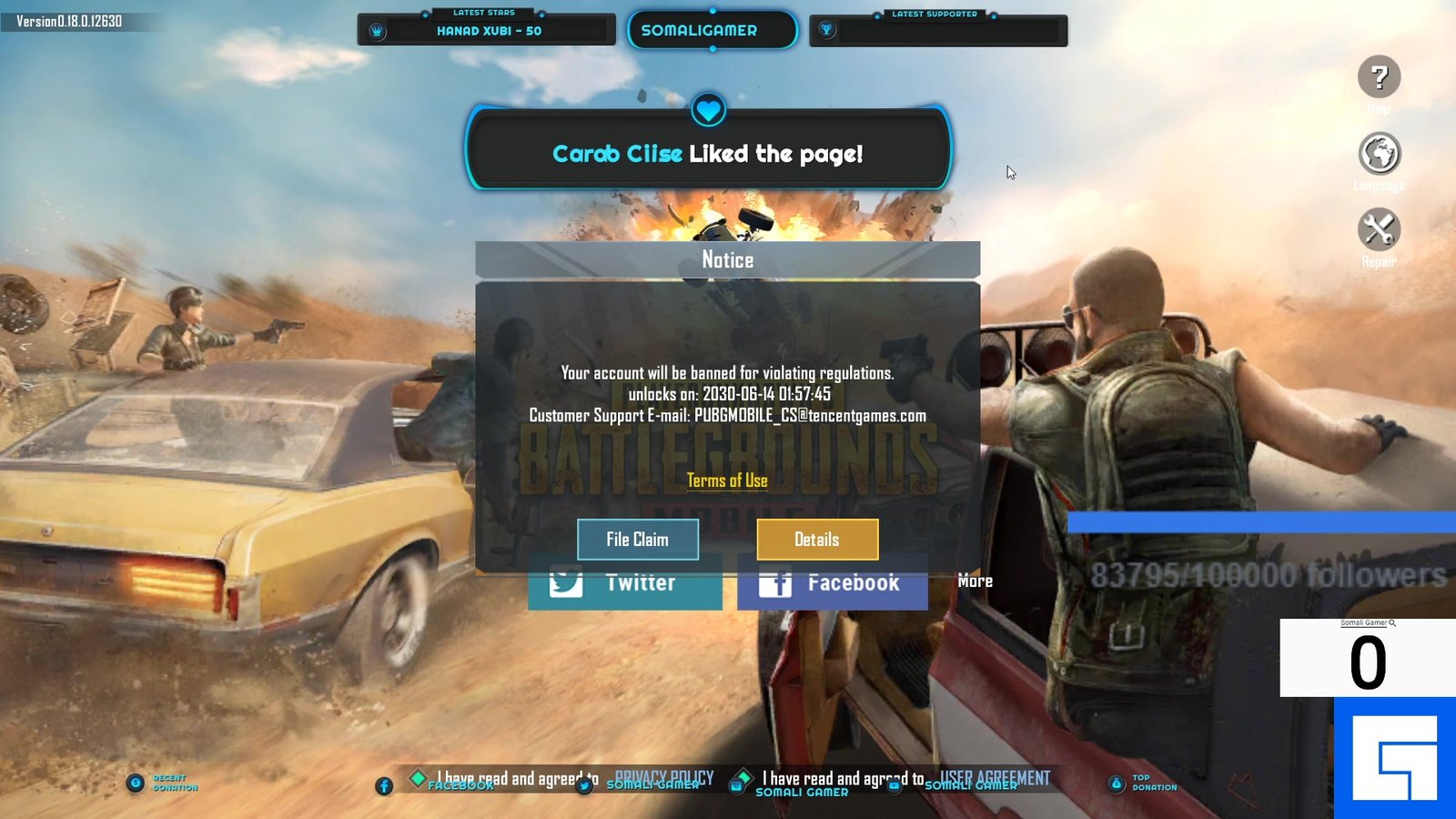Toggle the Privacy Policy agreement checkbox

pos(419,778)
